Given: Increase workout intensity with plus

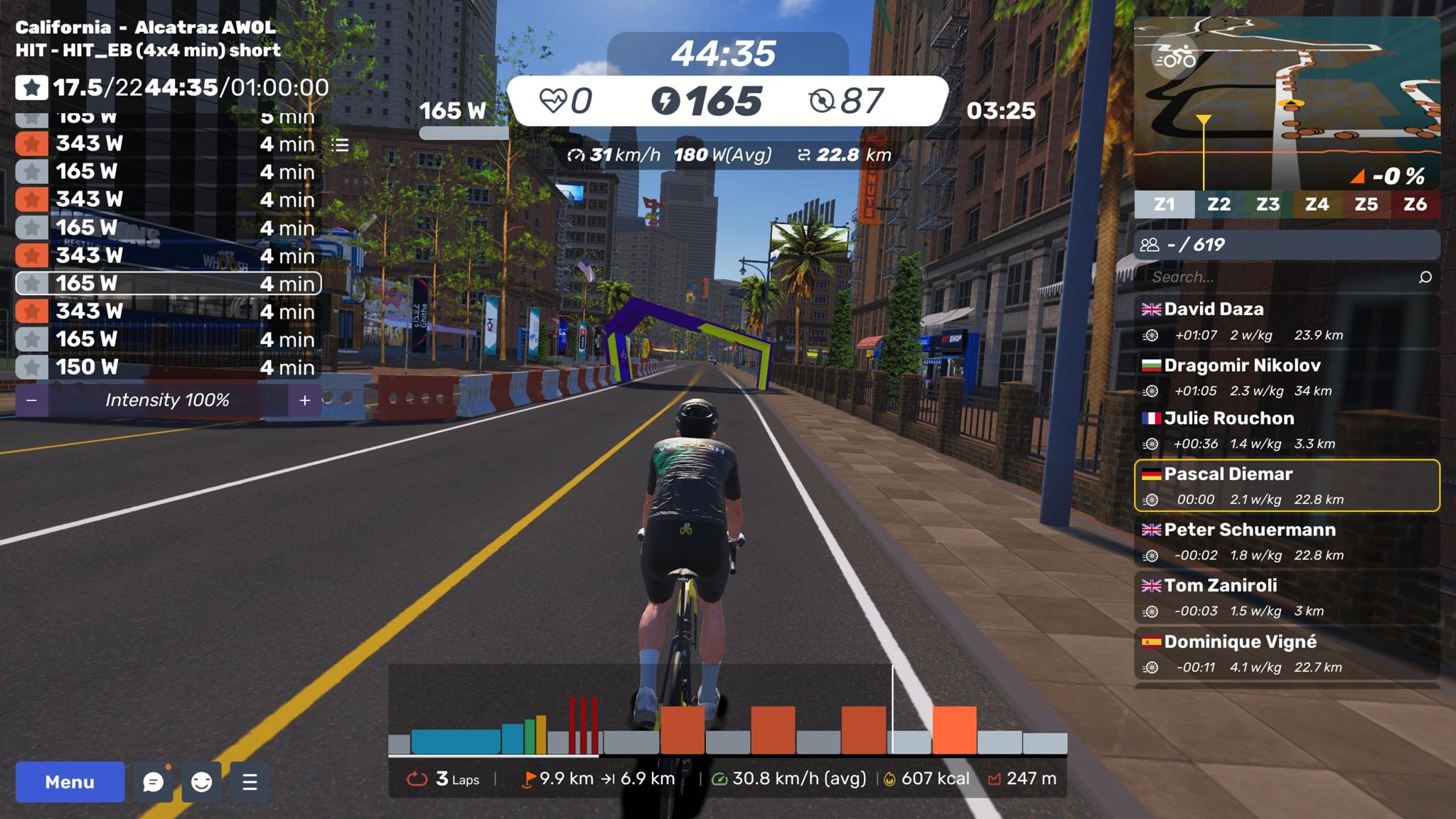Looking at the screenshot, I should (x=305, y=400).
